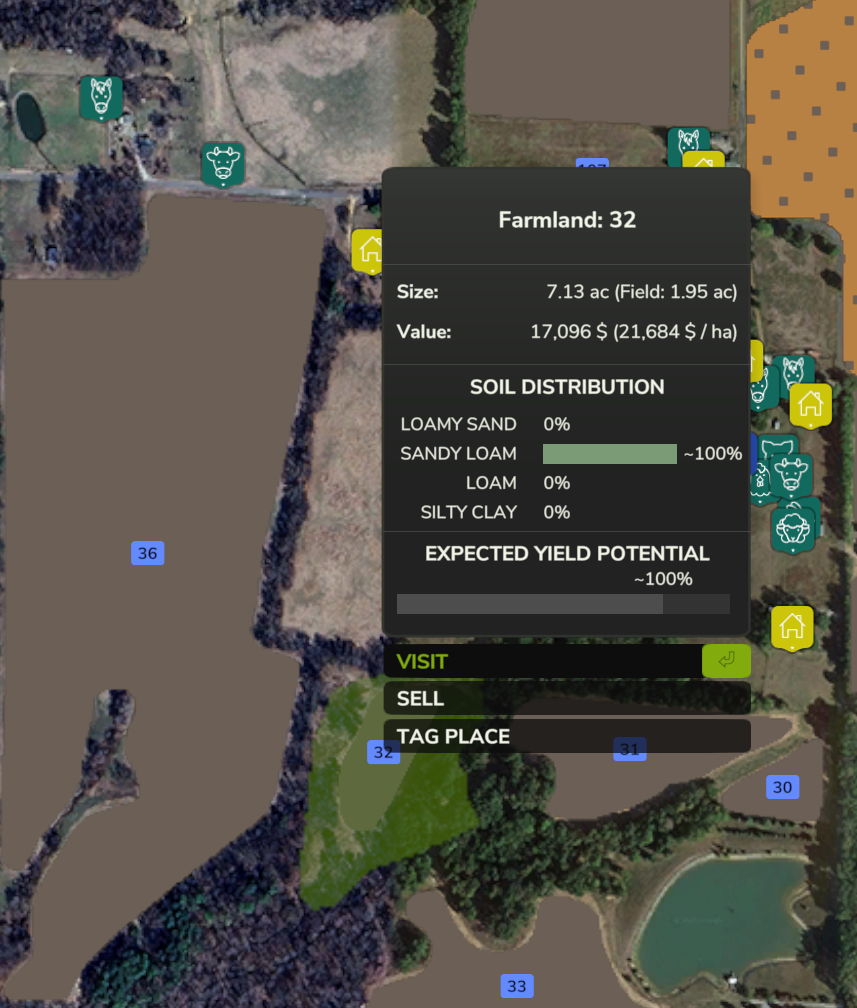The image size is (857, 1008).
Task: Click the farmland 33 number marker
Action: point(516,986)
